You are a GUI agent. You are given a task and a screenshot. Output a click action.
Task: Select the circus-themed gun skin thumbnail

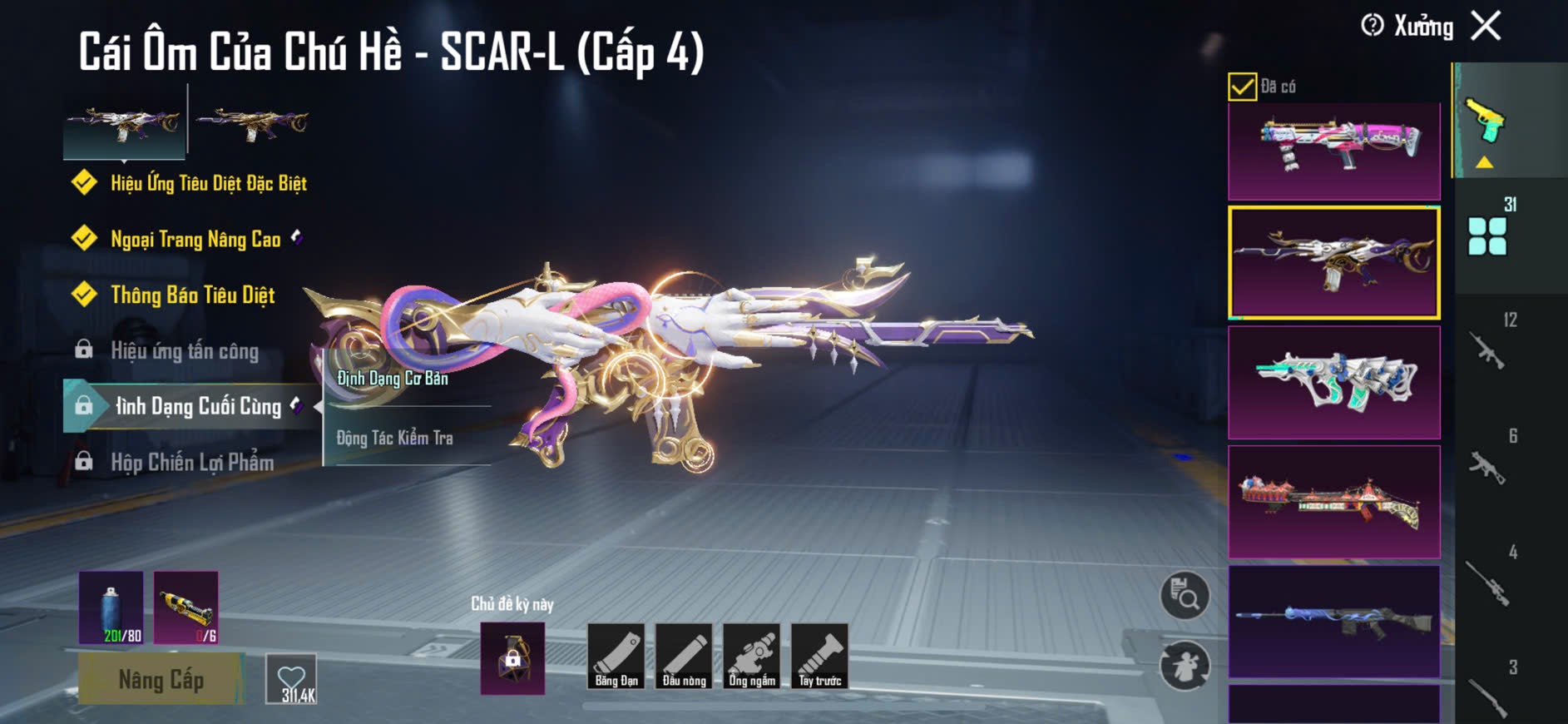tap(1333, 502)
